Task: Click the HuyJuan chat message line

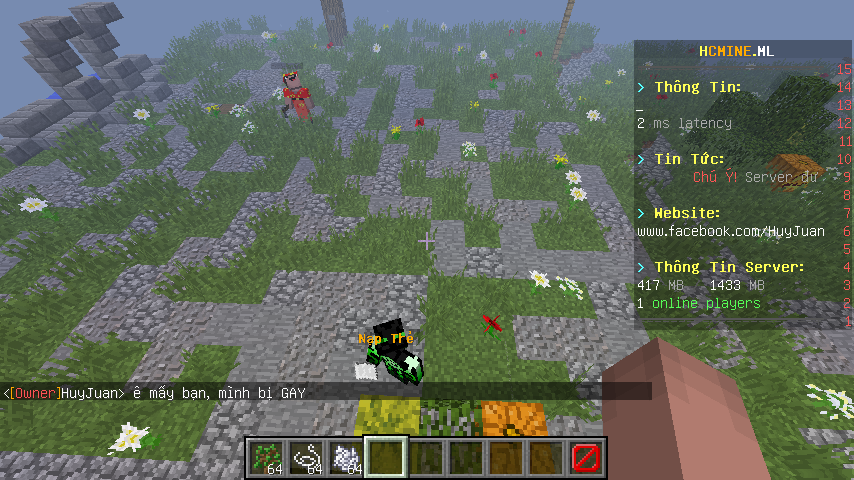Action: 155,393
